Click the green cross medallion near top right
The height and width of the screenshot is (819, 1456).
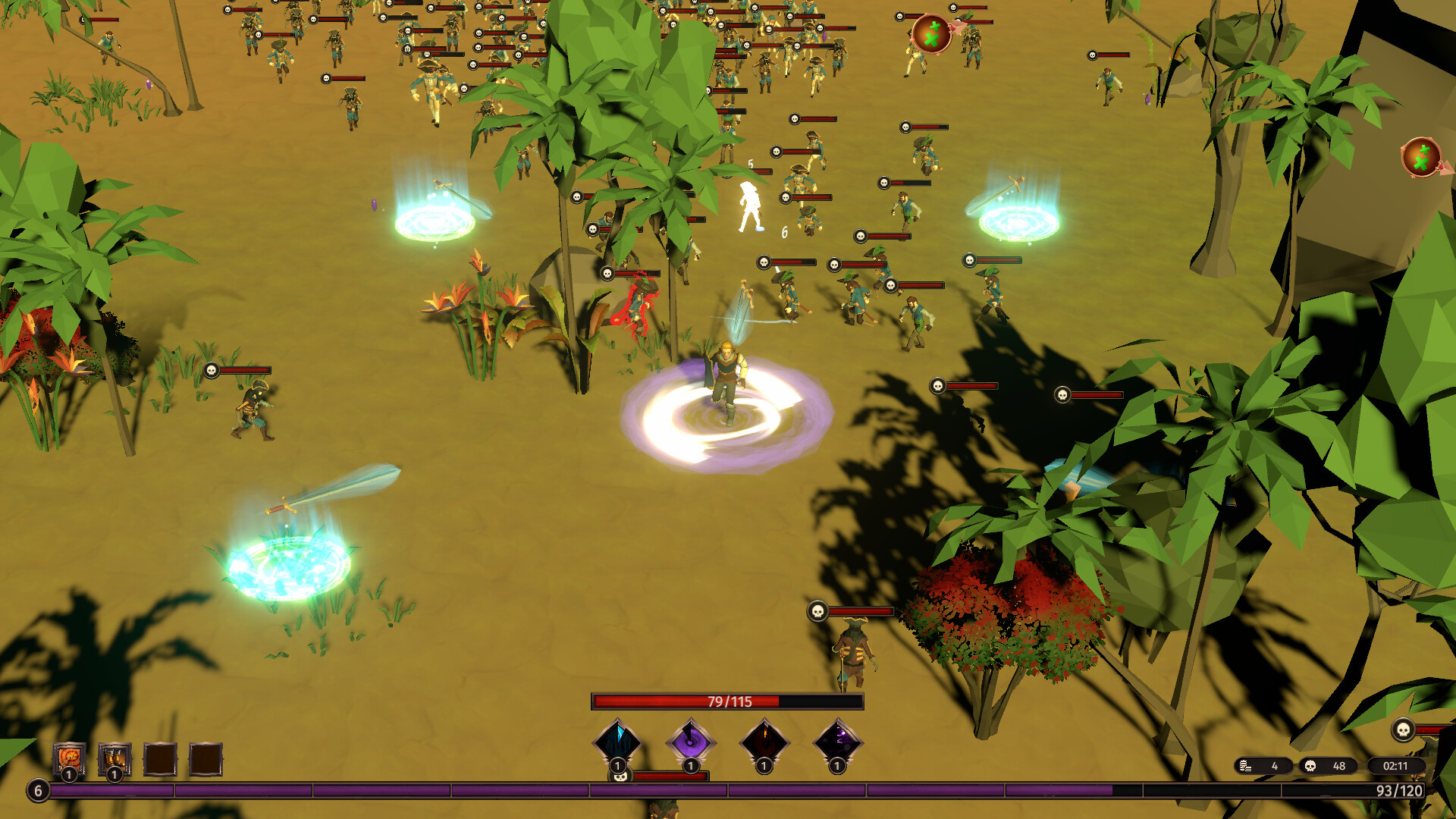click(x=930, y=34)
